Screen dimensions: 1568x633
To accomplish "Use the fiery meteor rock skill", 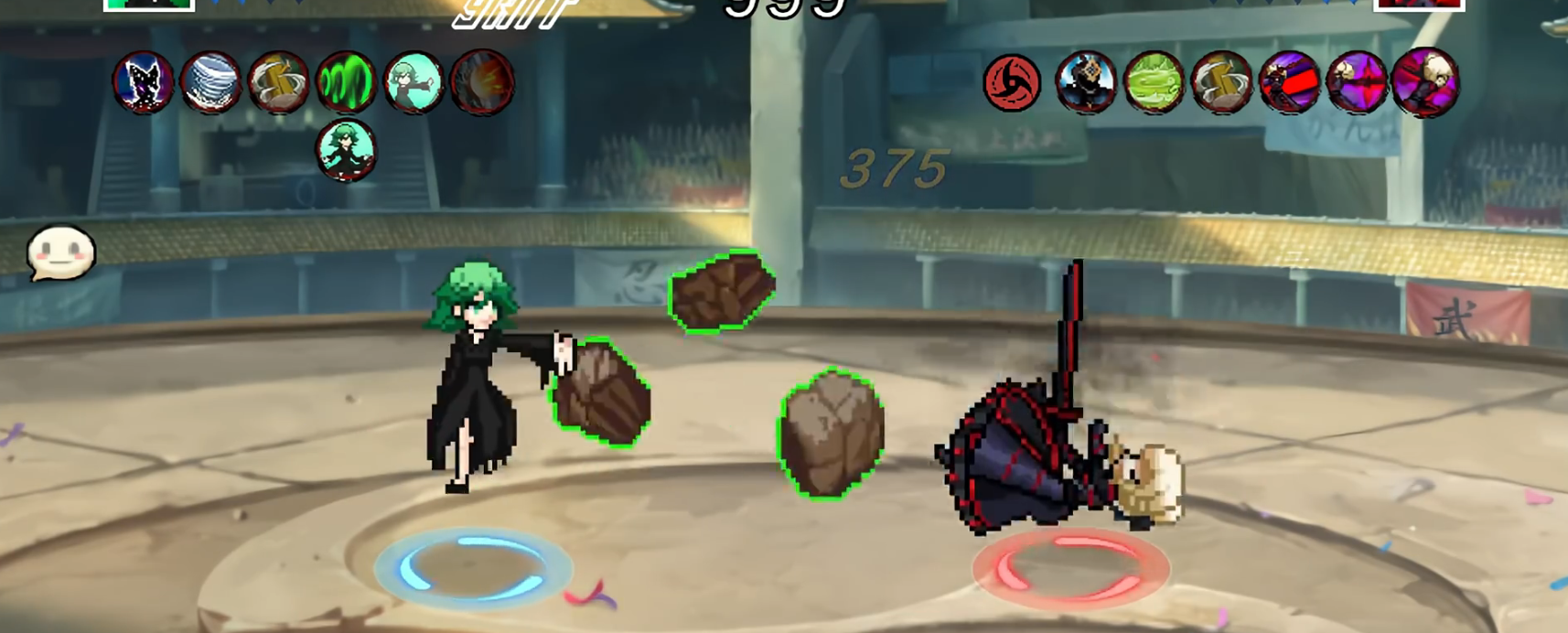I will 482,82.
